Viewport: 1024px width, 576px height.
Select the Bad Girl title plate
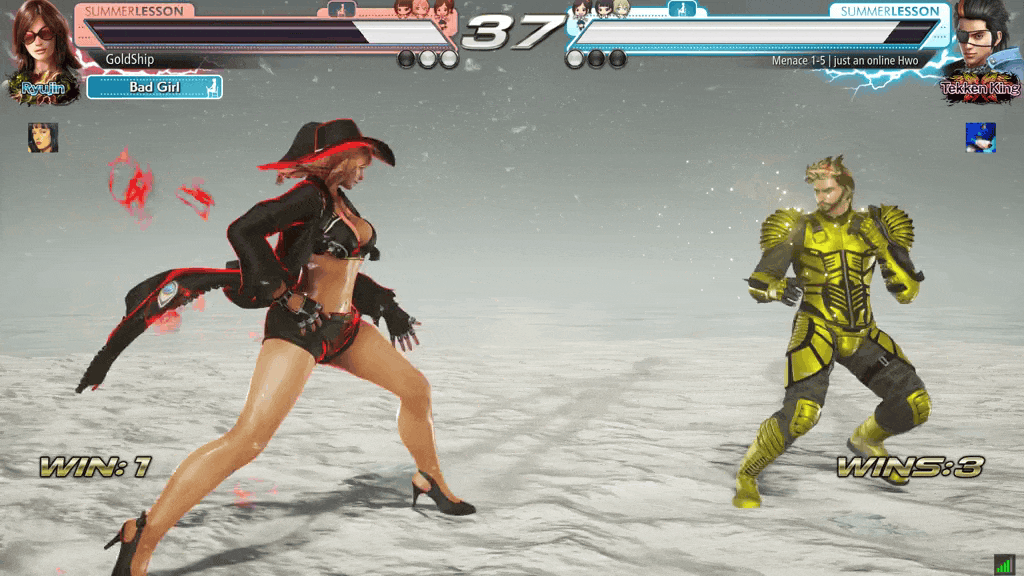[154, 88]
